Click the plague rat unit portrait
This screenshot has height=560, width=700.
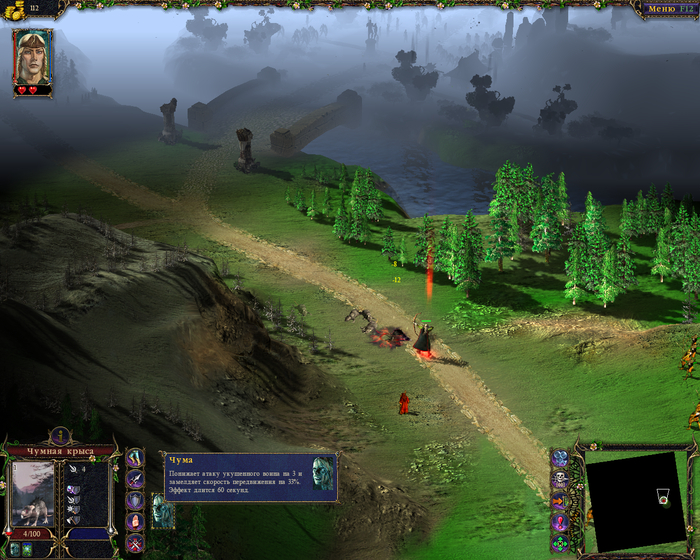33,494
